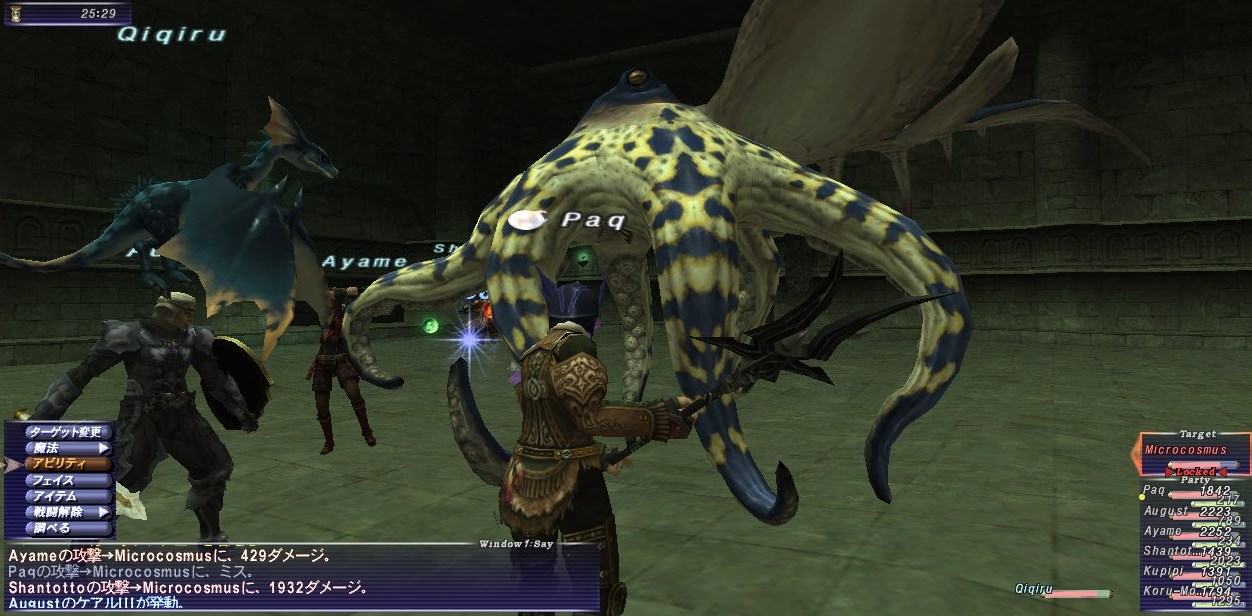
Task: Click Koru-Moru's party list row
Action: pos(1192,592)
